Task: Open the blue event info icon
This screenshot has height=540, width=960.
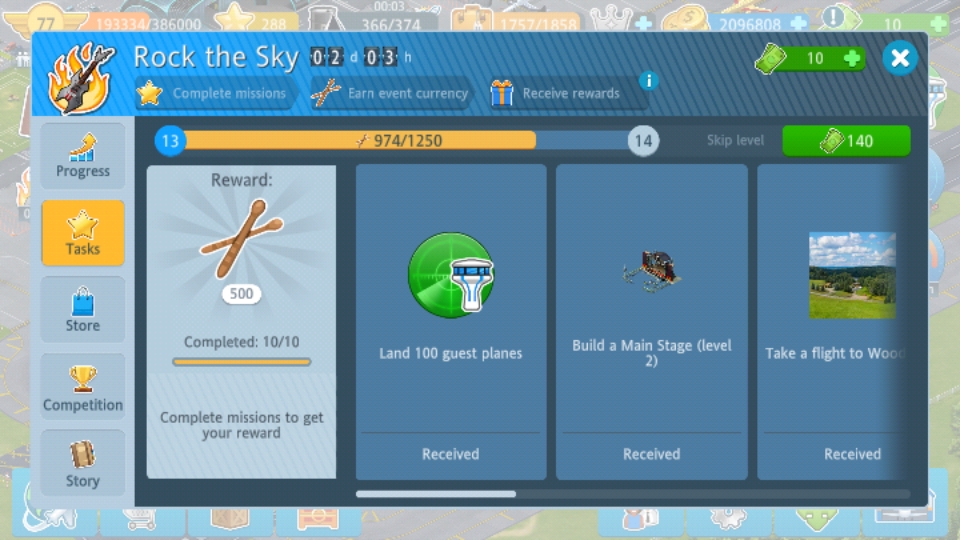Action: tap(648, 81)
